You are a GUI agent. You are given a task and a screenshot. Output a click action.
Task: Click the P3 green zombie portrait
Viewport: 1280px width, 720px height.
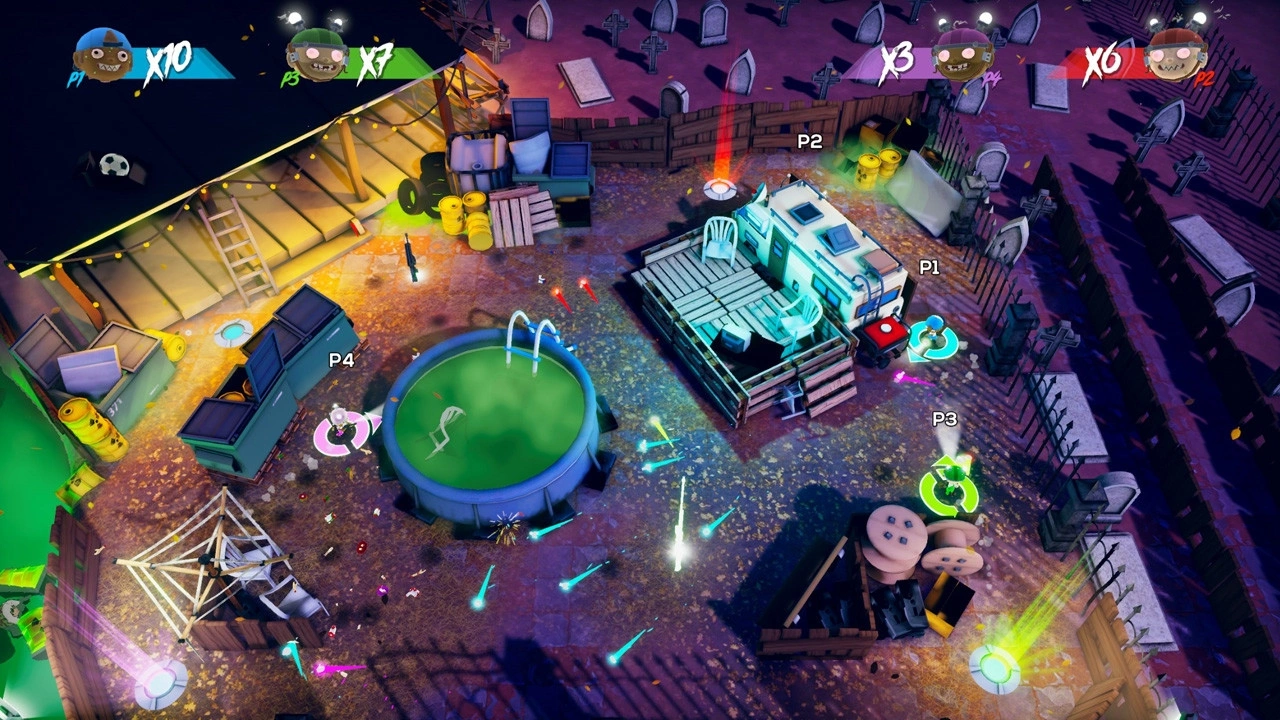[x=316, y=55]
